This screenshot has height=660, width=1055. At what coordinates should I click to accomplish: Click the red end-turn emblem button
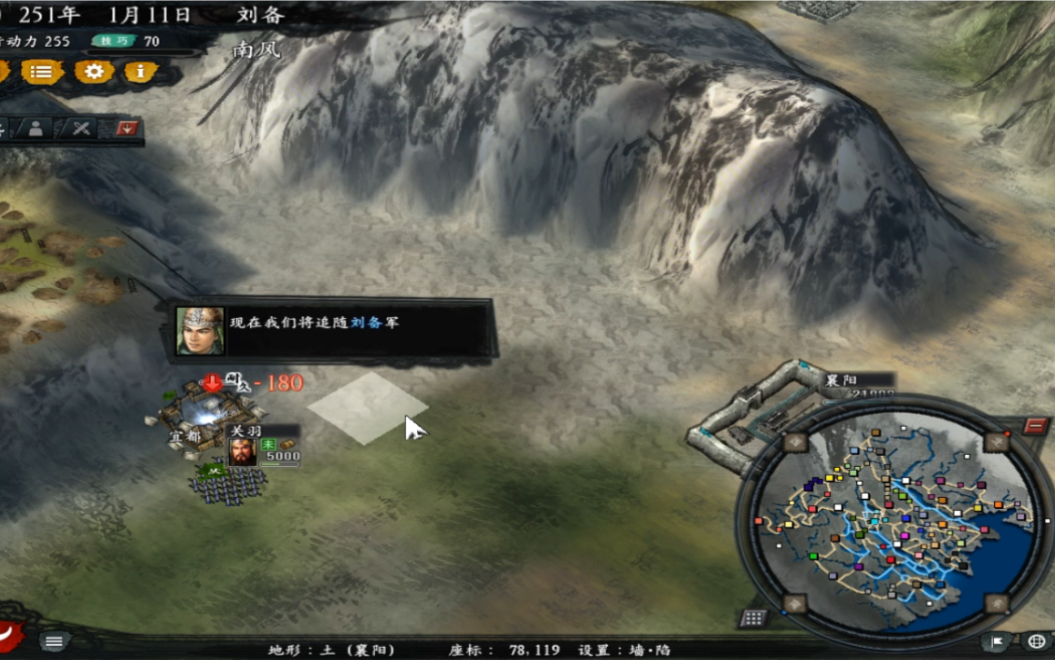pos(10,632)
